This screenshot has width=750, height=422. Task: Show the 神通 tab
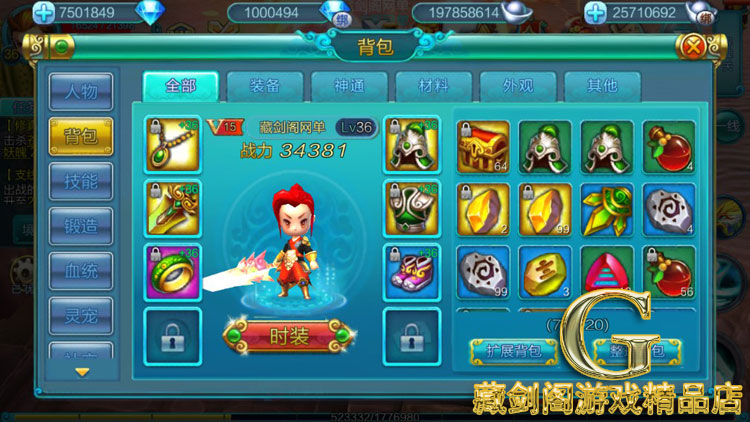tap(349, 86)
